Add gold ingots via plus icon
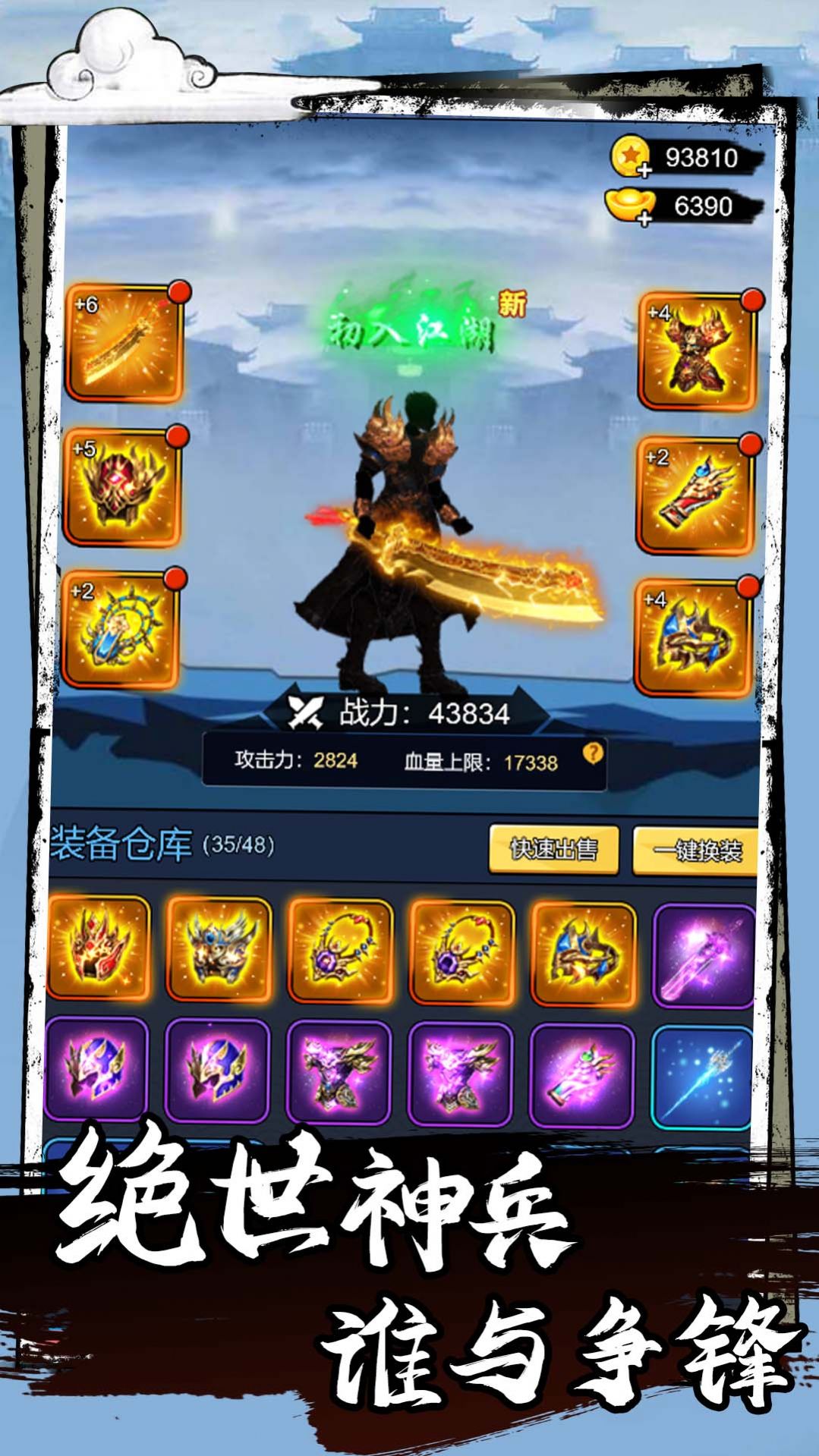819x1456 pixels. [644, 219]
